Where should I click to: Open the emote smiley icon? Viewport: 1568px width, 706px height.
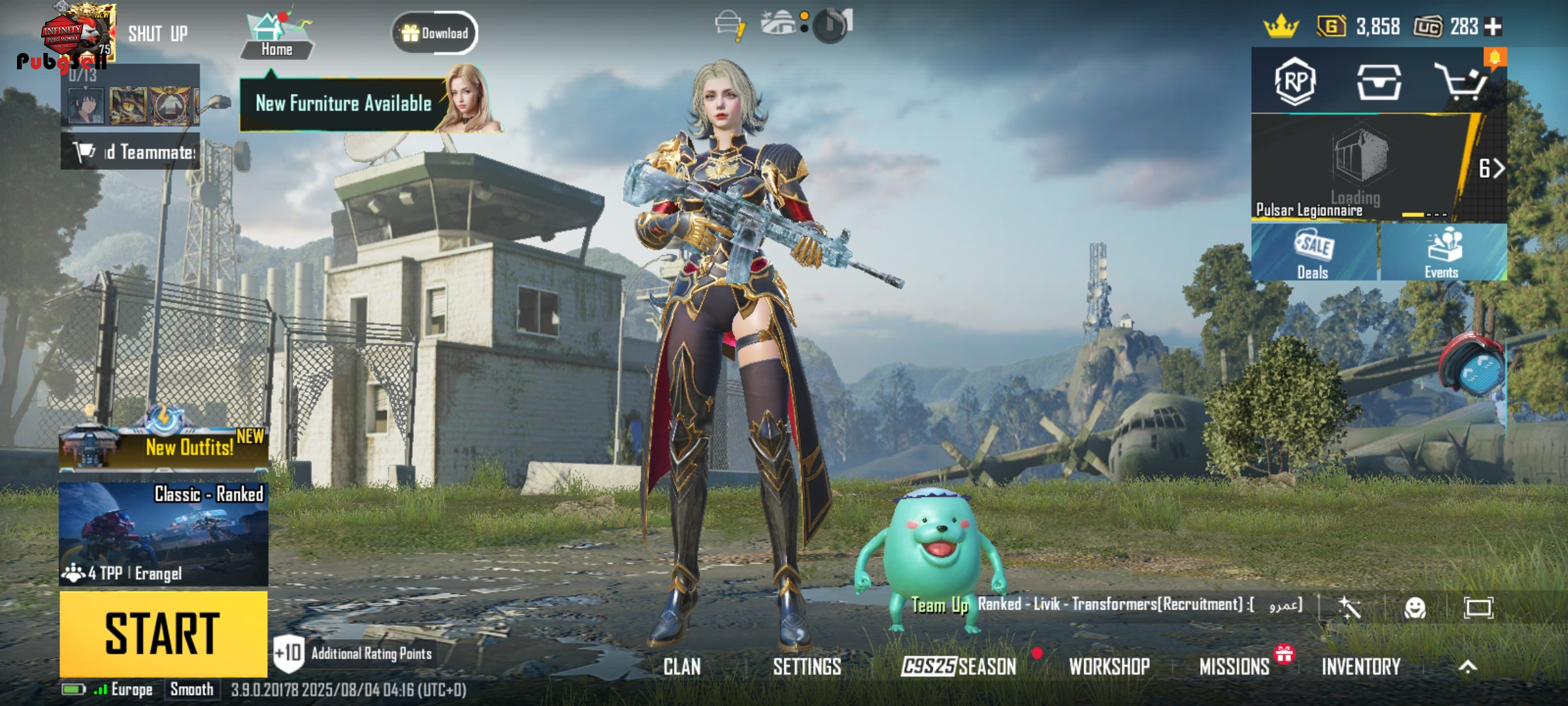coord(1415,608)
